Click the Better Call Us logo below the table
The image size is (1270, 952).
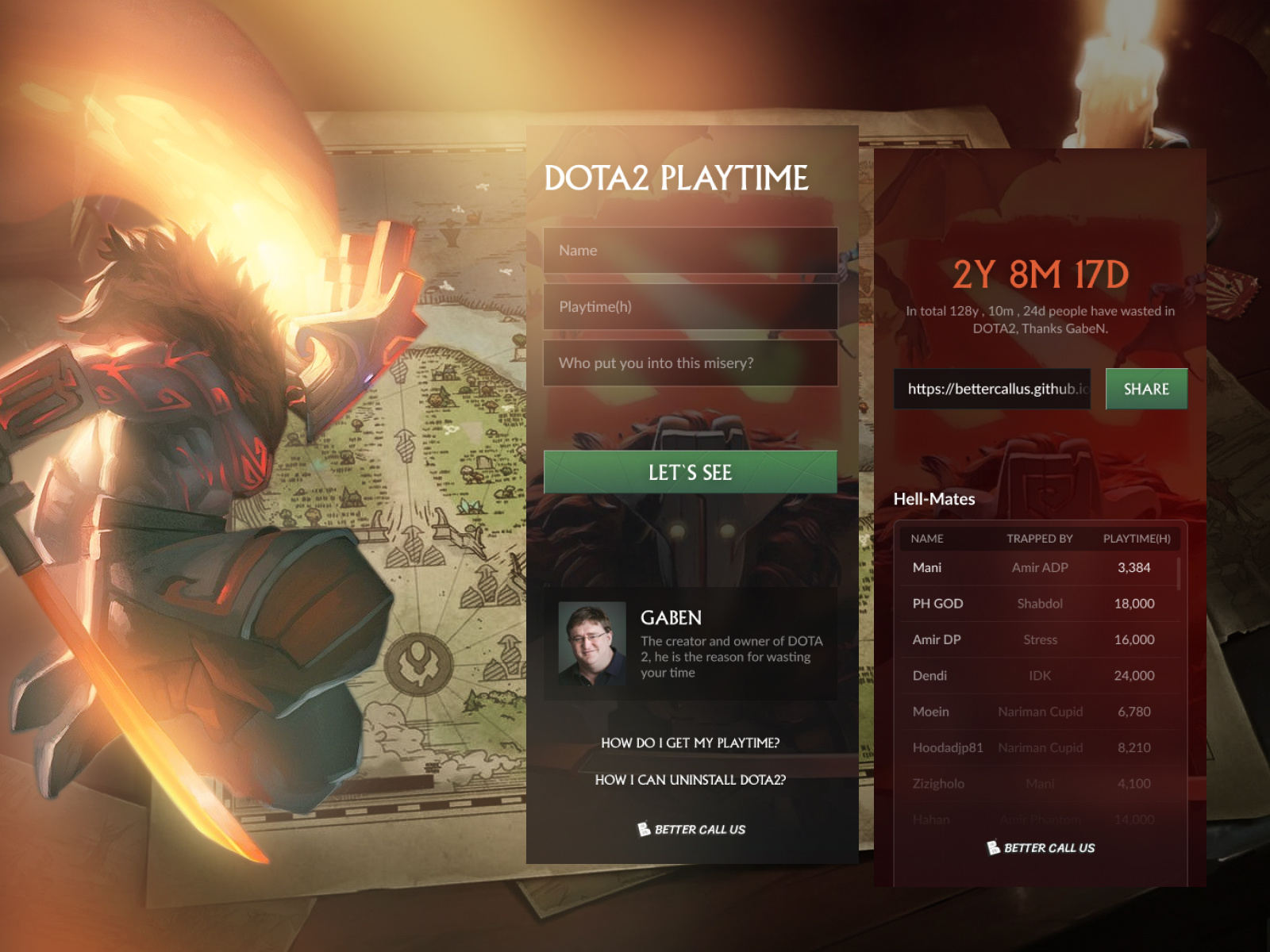(x=1041, y=848)
